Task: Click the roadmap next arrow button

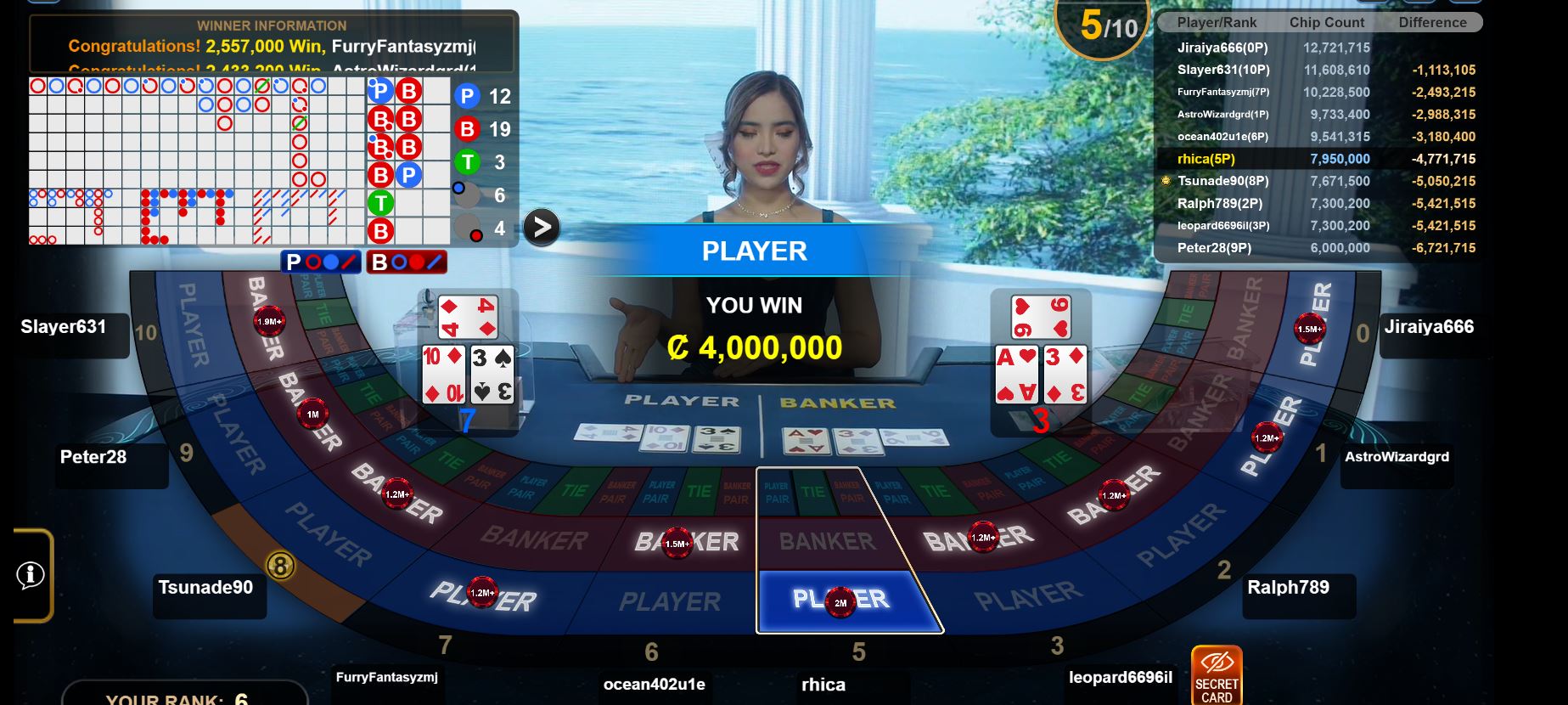Action: (x=541, y=227)
